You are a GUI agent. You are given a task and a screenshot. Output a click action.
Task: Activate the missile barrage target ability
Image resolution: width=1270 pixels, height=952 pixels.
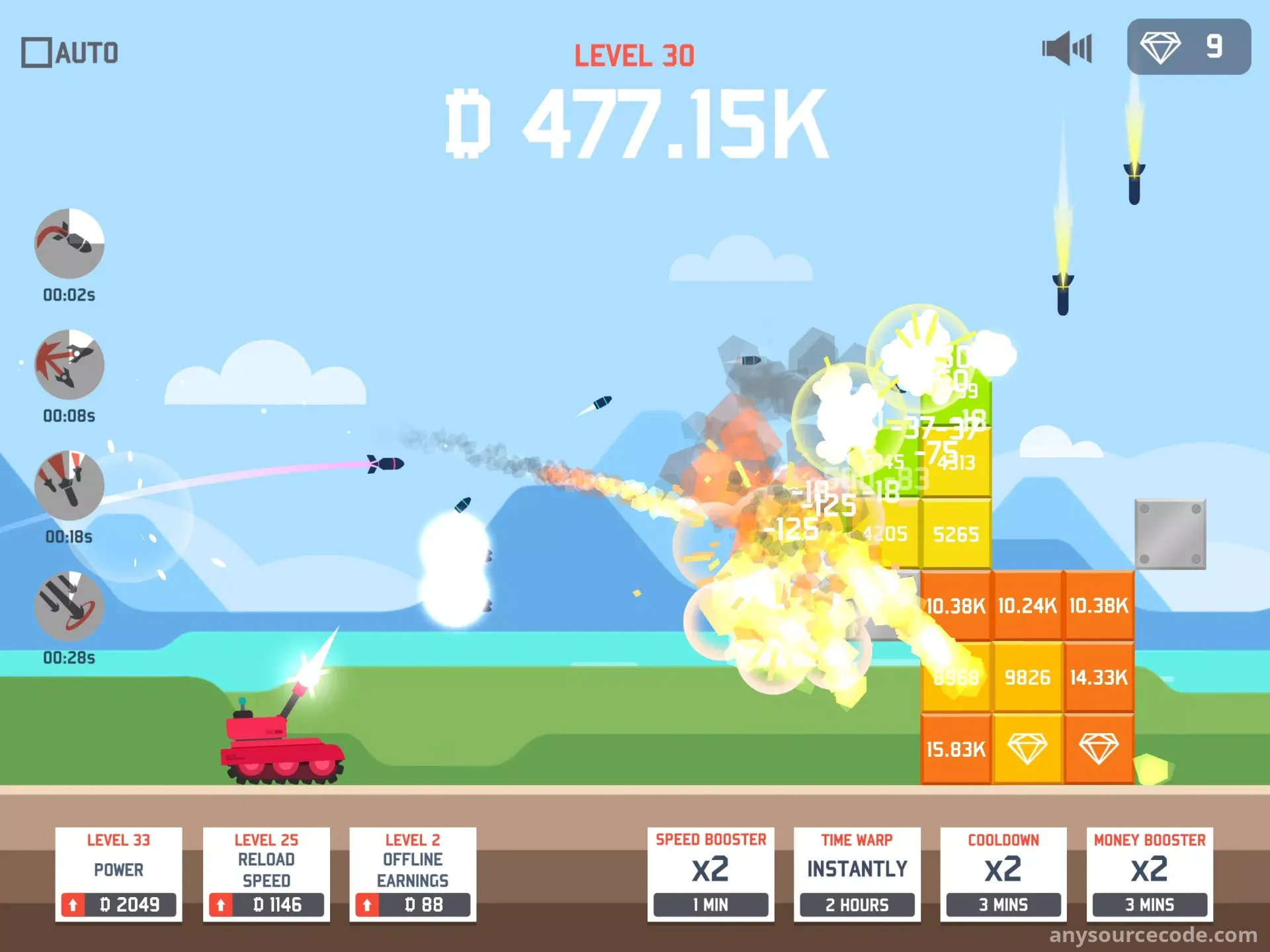coord(69,607)
